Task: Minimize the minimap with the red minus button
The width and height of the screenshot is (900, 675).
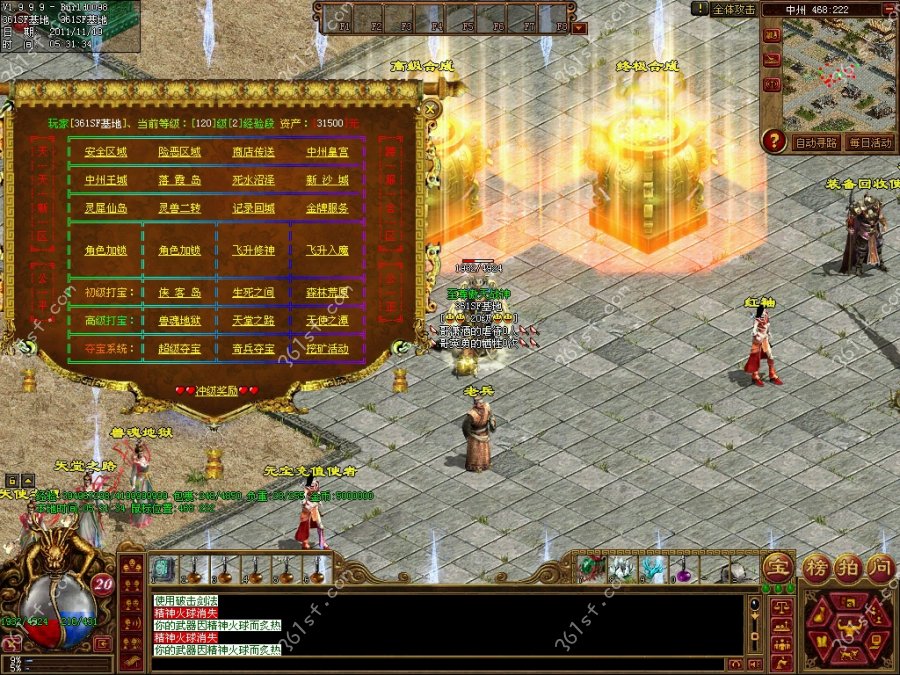Action: [890, 9]
